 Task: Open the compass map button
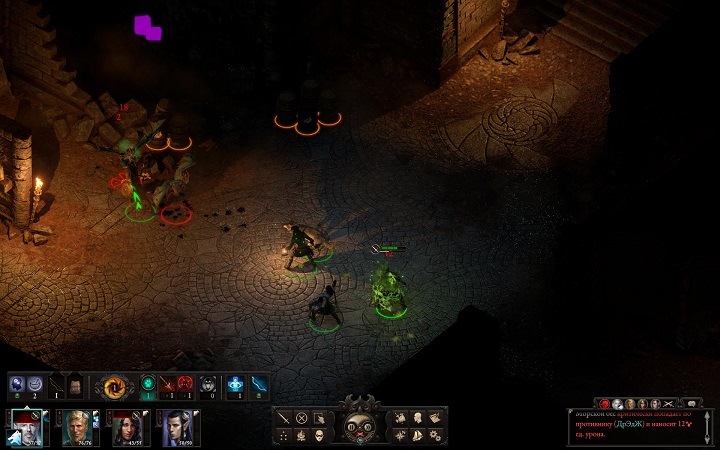[x=400, y=435]
